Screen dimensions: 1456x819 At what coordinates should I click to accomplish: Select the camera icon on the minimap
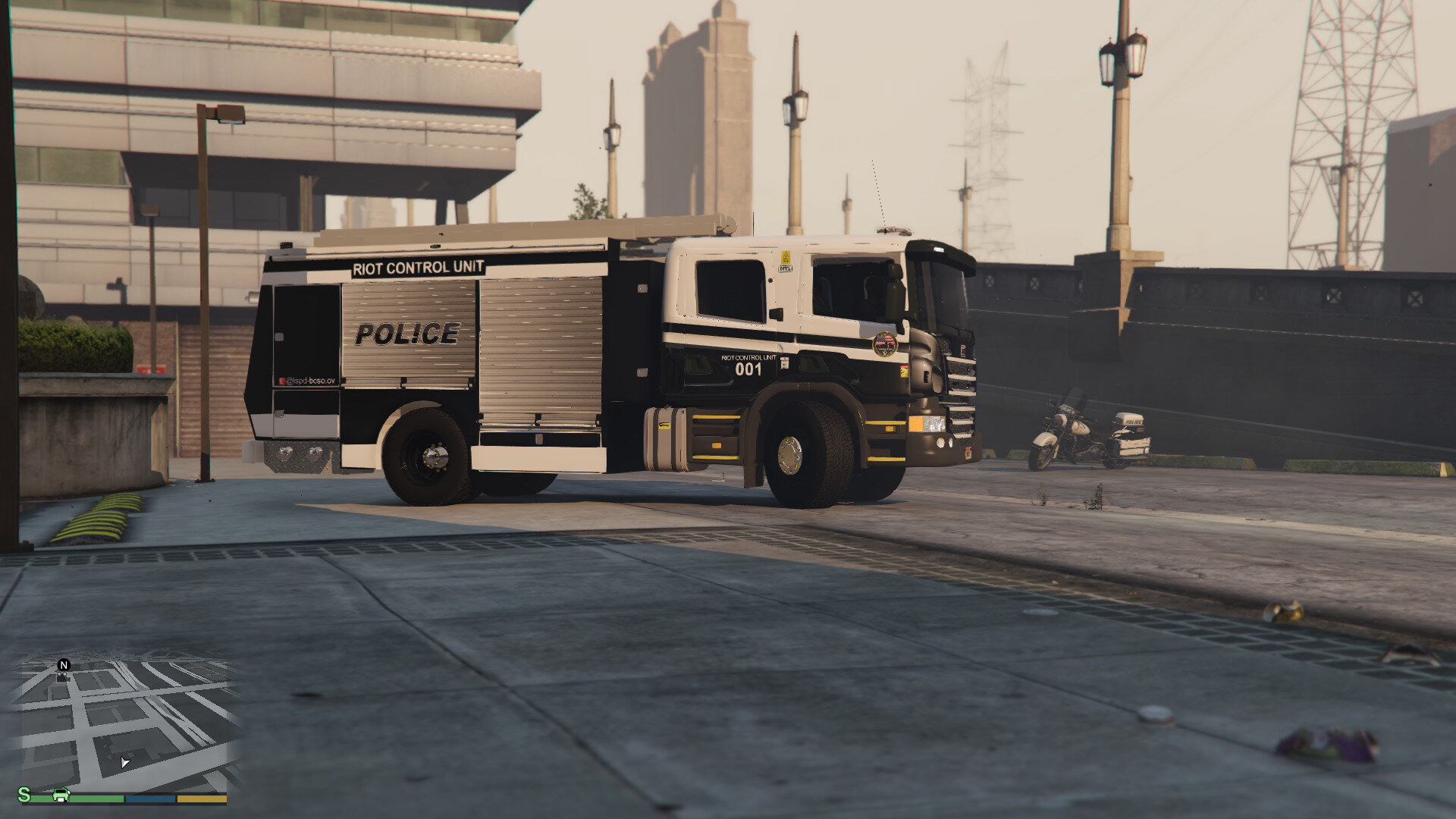[64, 678]
